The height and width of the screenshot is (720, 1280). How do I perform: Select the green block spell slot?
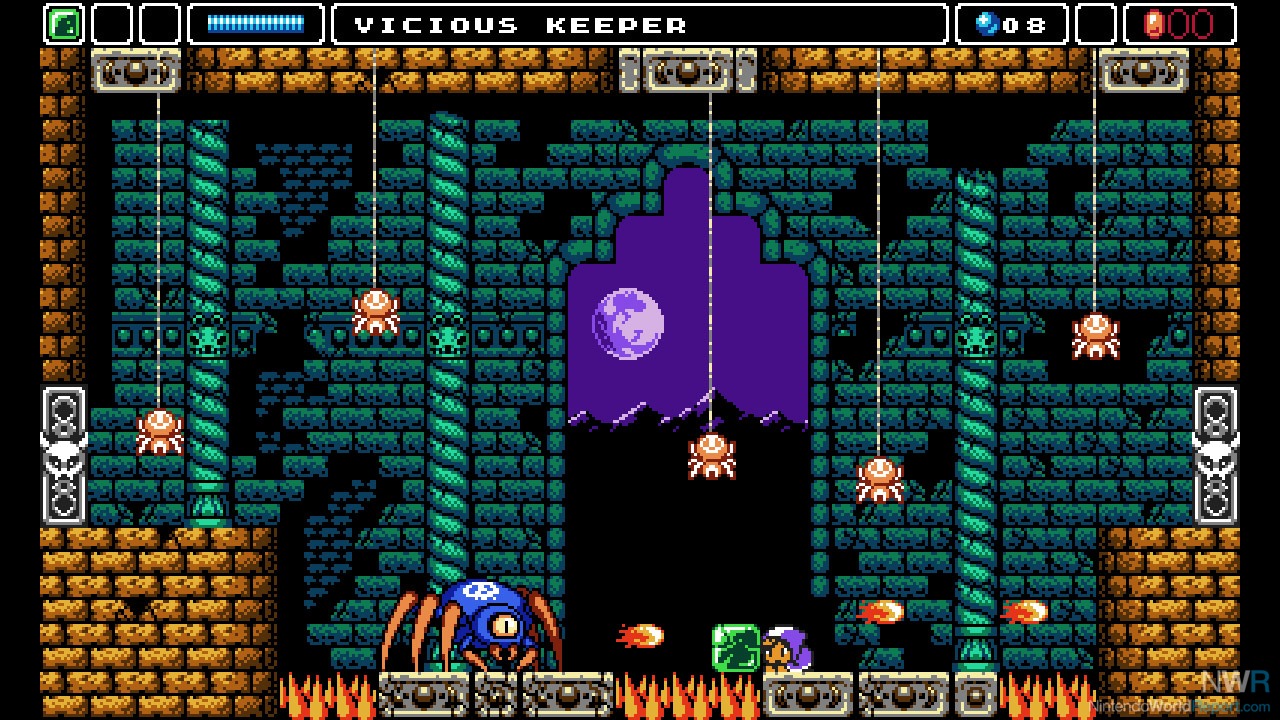pyautogui.click(x=63, y=24)
